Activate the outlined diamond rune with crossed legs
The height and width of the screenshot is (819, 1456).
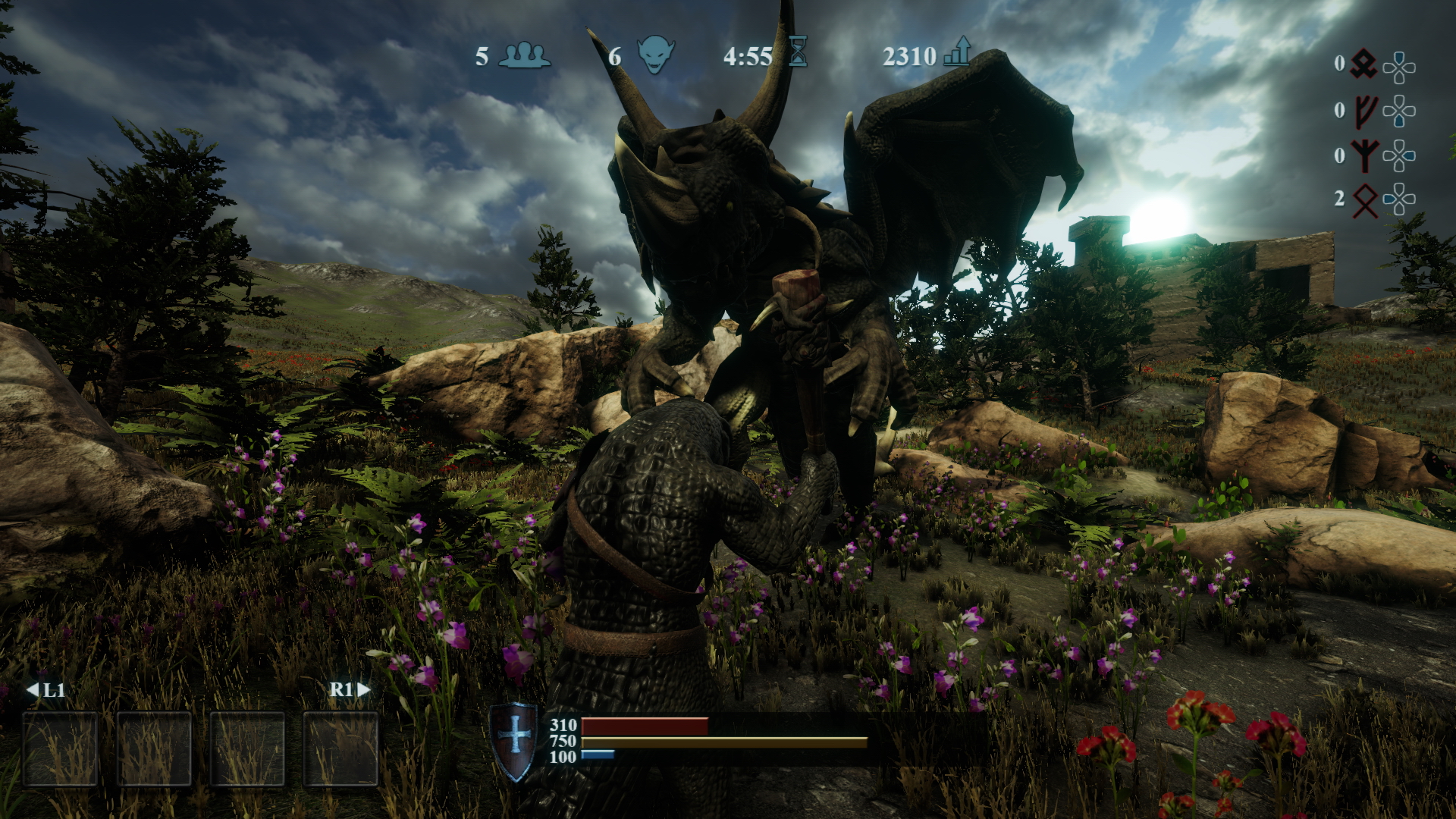[x=1365, y=200]
